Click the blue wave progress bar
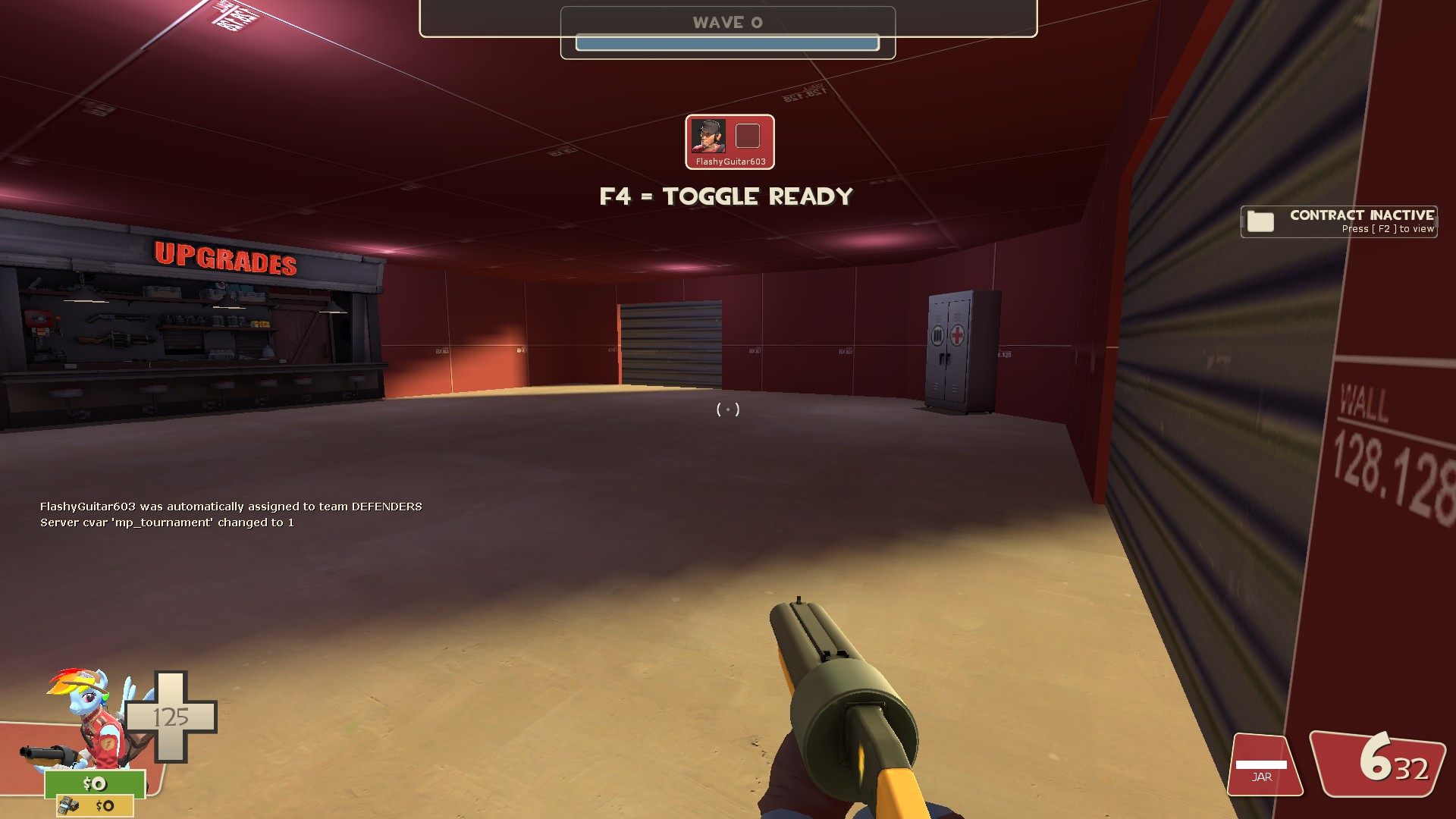This screenshot has width=1456, height=819. [x=727, y=43]
